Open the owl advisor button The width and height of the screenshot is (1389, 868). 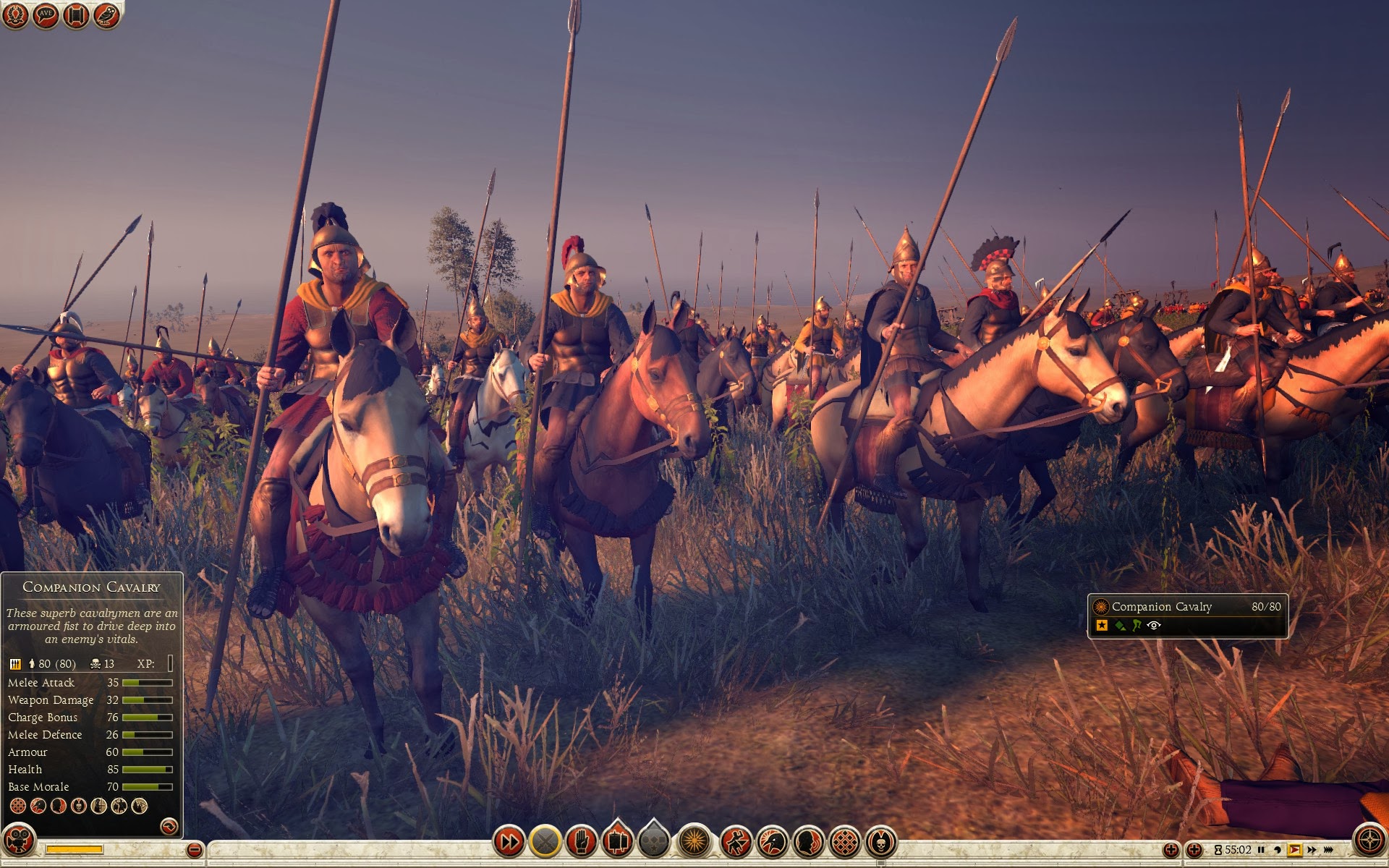coord(106,15)
